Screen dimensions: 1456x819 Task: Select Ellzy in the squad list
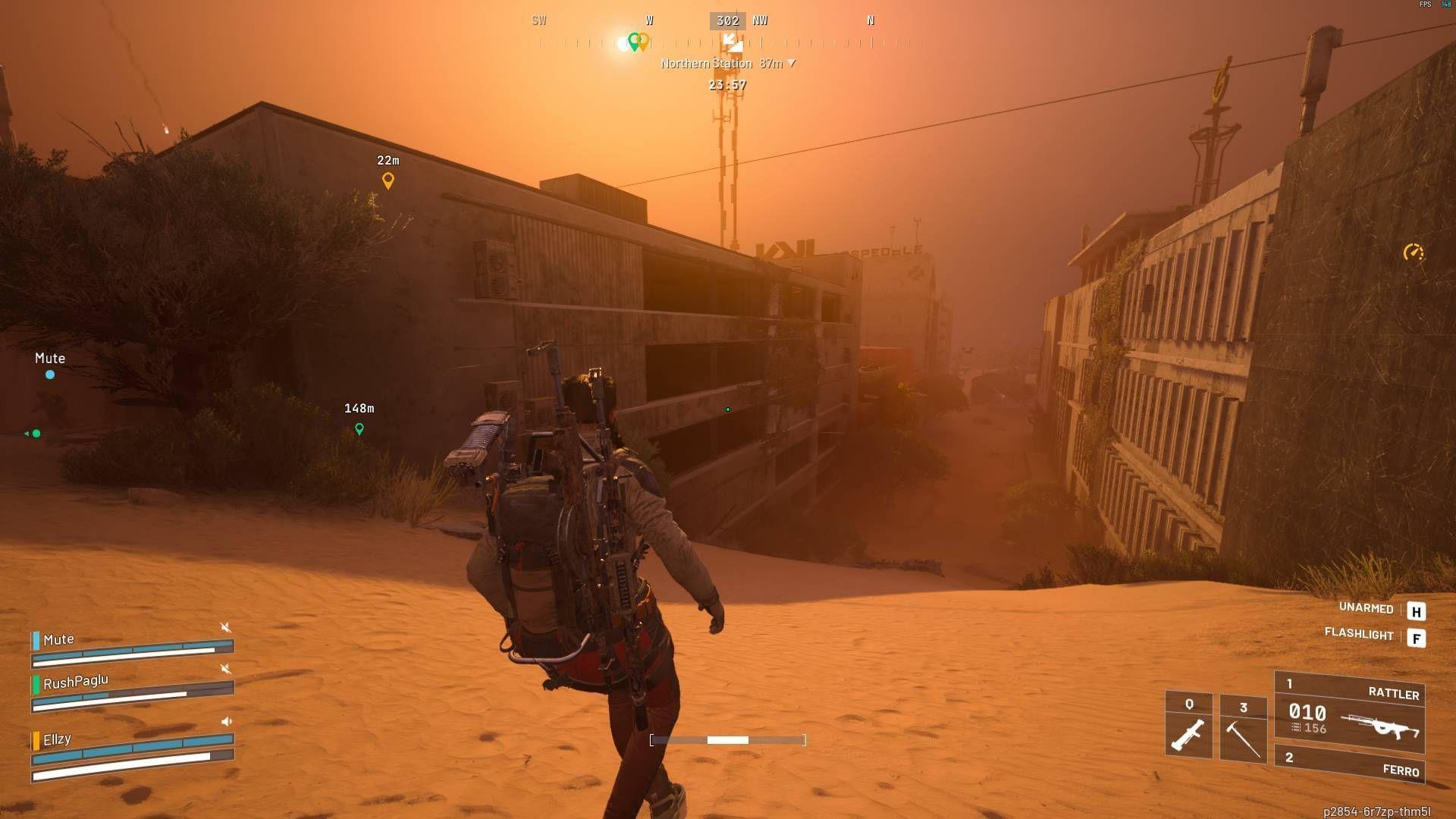pos(57,739)
